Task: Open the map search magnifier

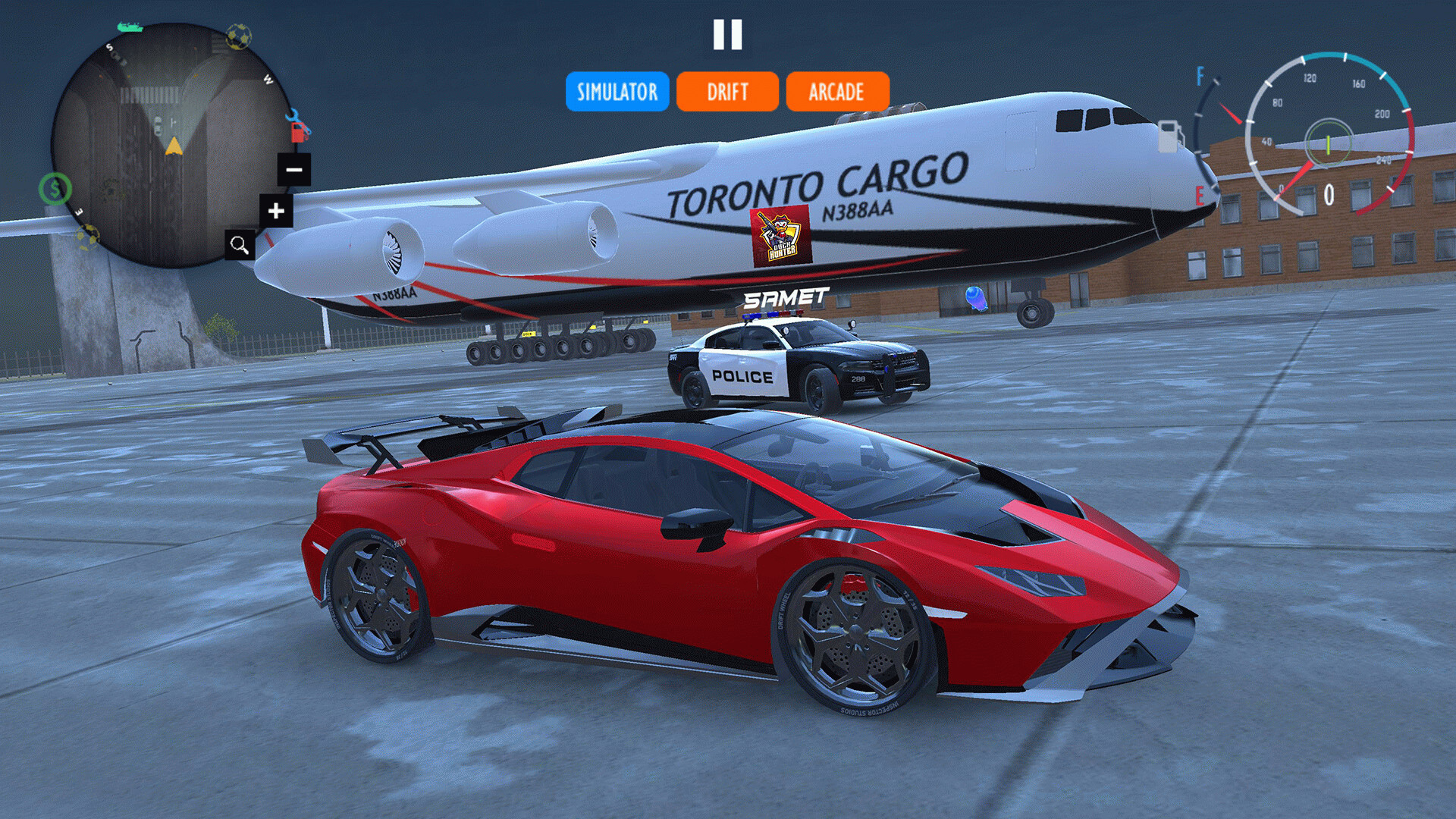Action: [240, 245]
